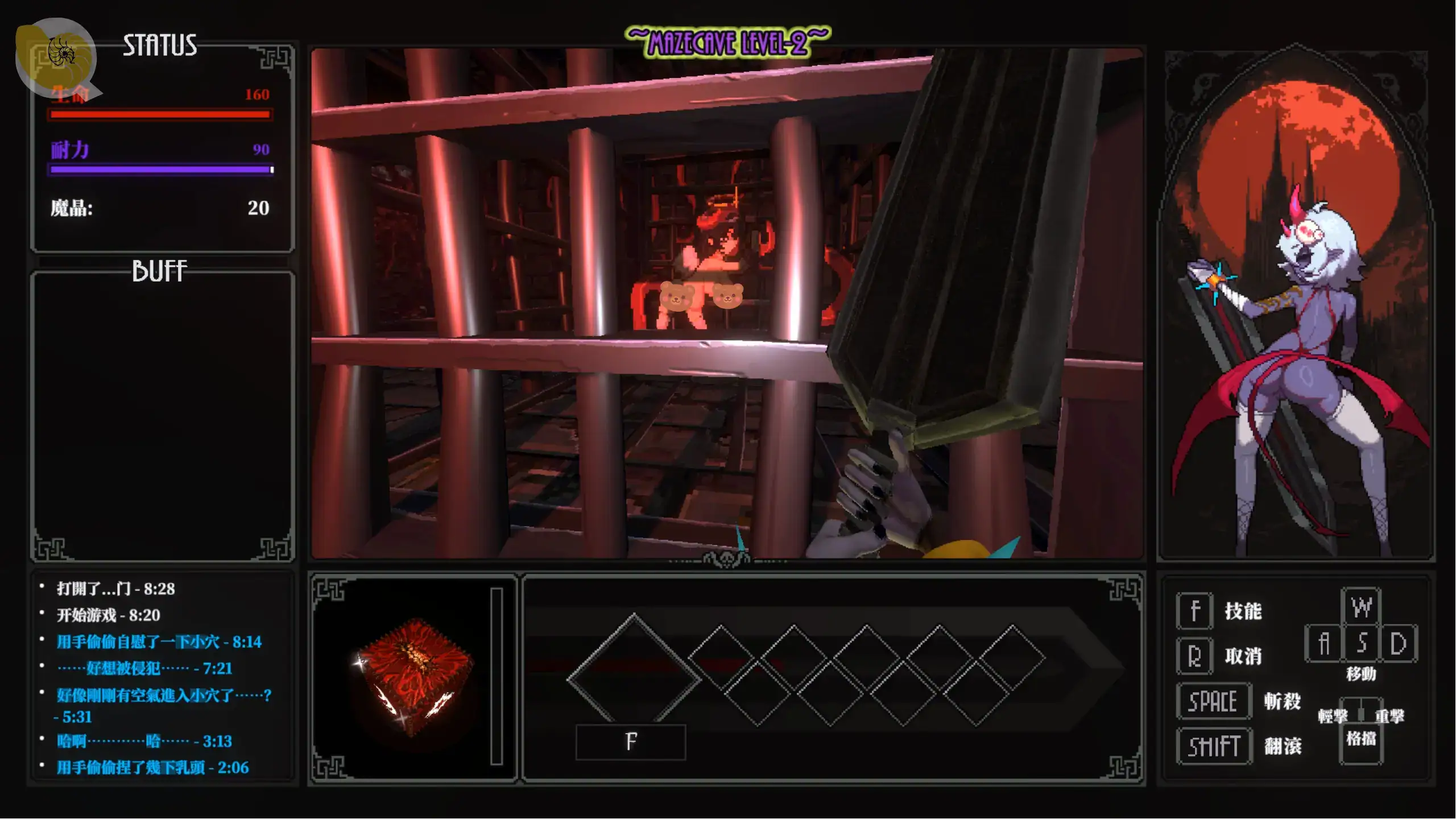This screenshot has height=819, width=1456.
Task: Select the 开始游戏 log entry
Action: [108, 615]
